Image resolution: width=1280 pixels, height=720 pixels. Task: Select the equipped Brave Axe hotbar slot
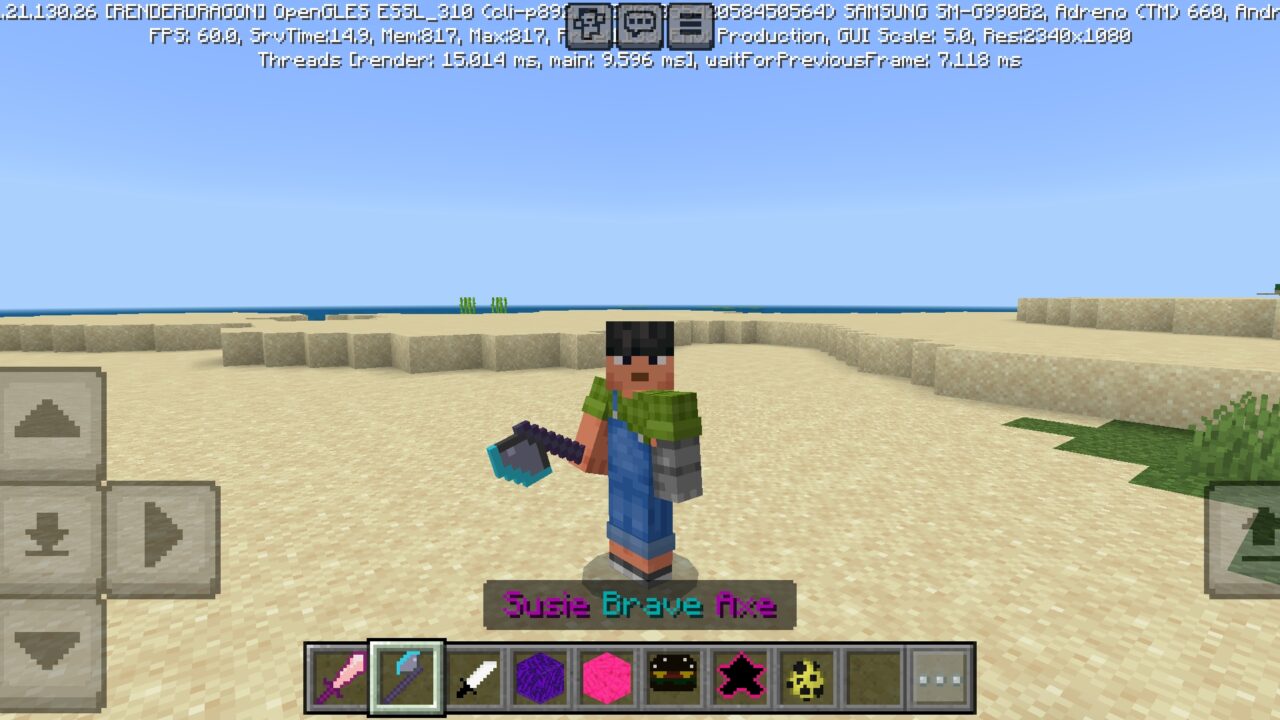click(406, 676)
